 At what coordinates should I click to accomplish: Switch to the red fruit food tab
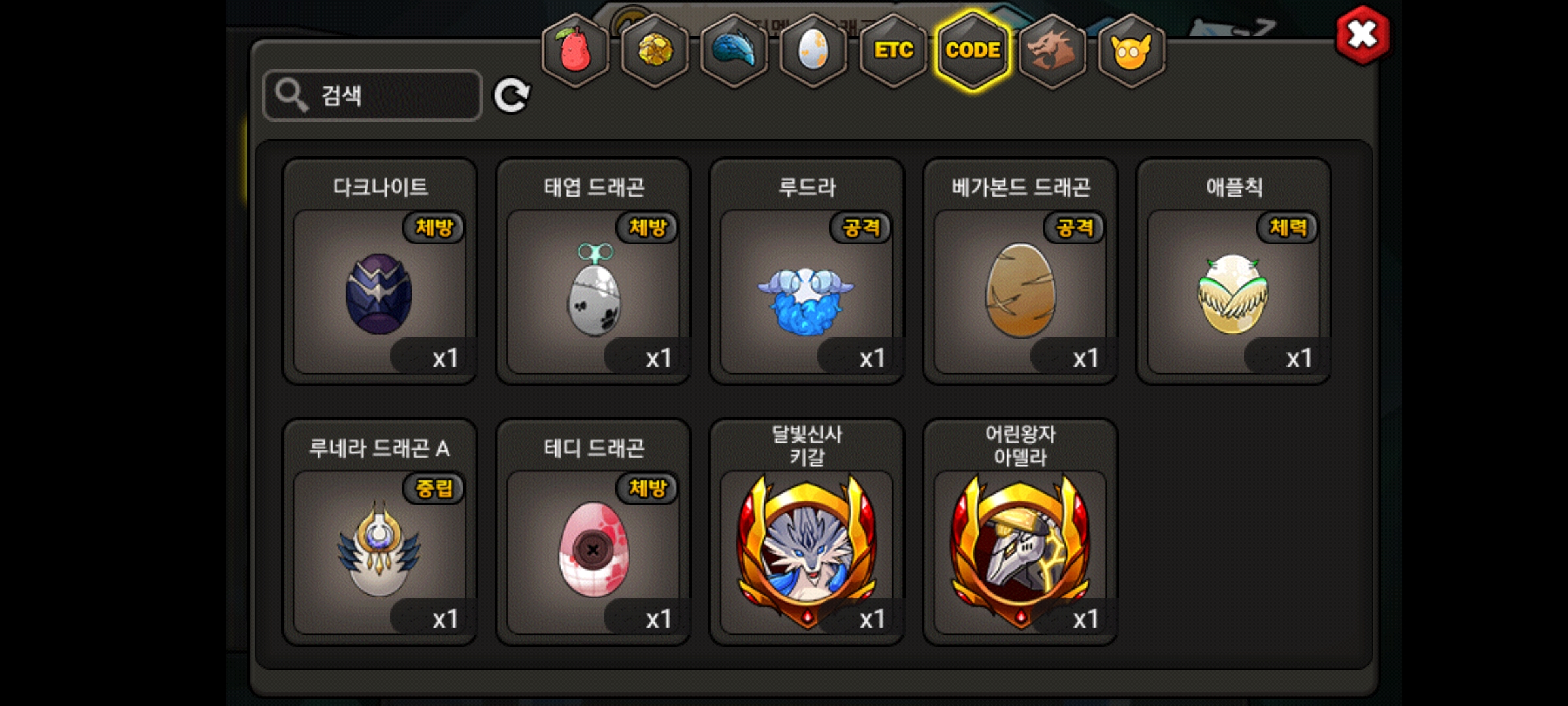pos(575,50)
